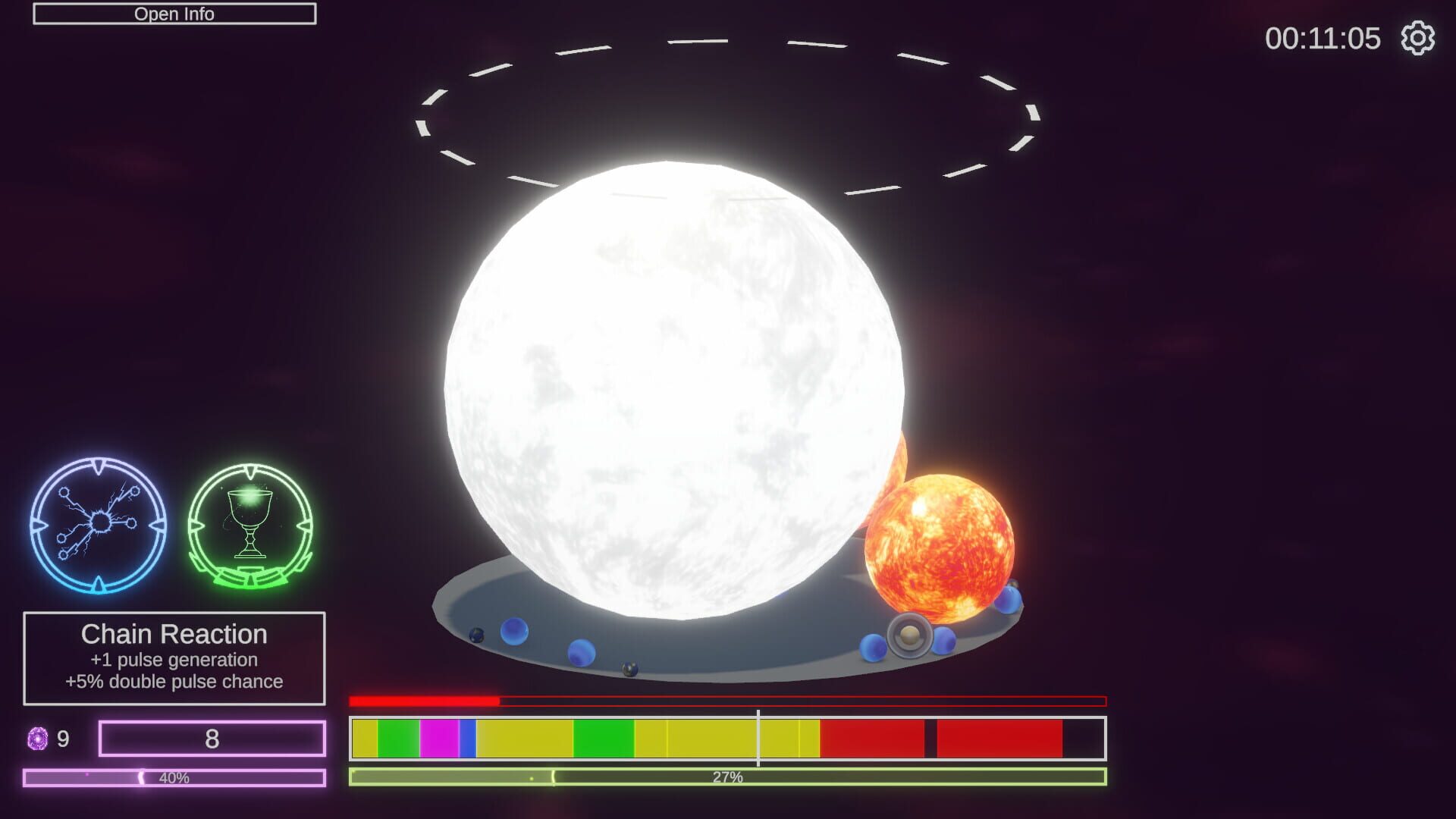Select the Chain Reaction title text
The image size is (1456, 819).
pyautogui.click(x=174, y=634)
